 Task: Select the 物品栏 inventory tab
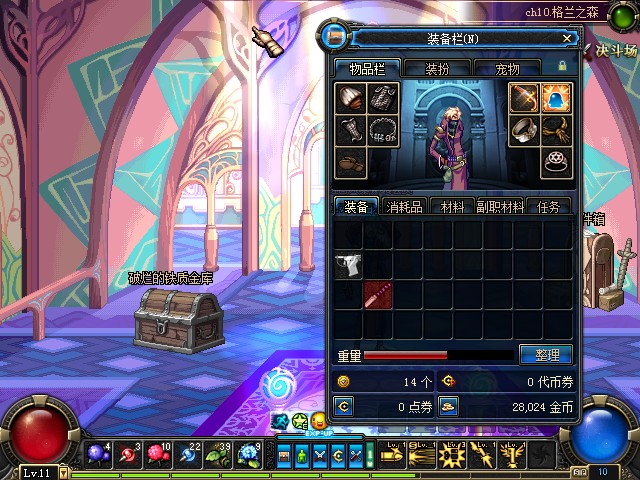(x=366, y=69)
